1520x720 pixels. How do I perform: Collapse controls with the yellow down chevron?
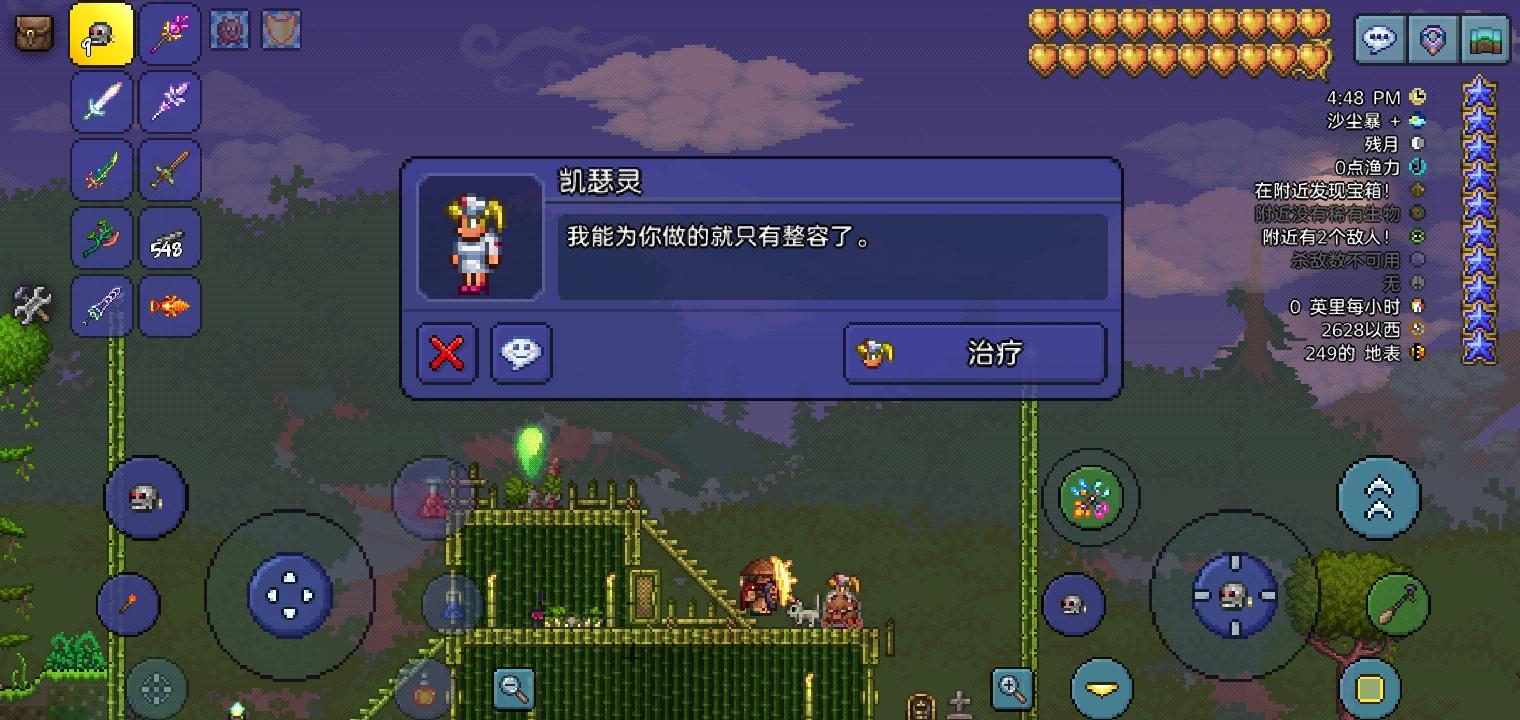(1100, 688)
